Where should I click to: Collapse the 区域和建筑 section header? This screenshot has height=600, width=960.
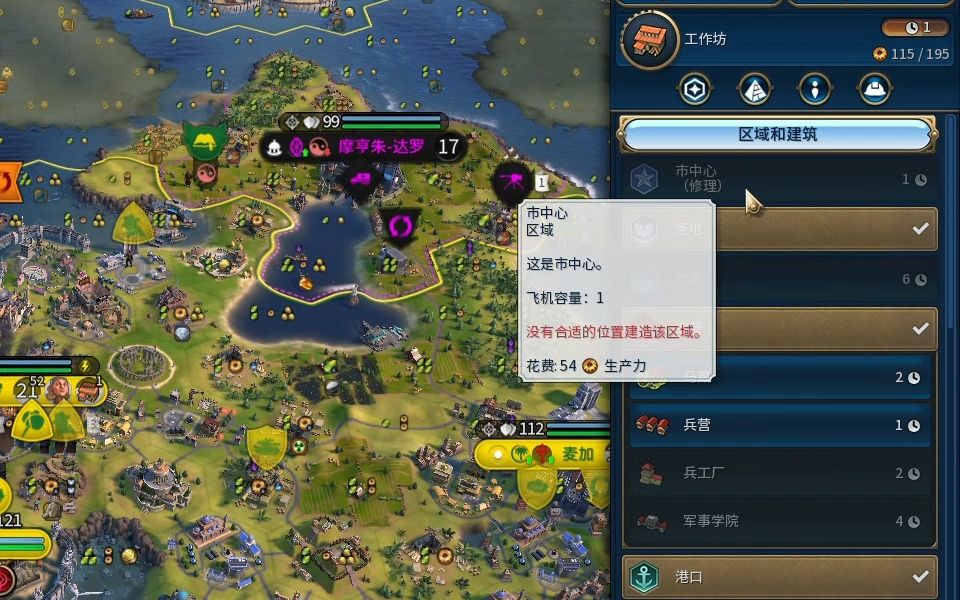pyautogui.click(x=777, y=134)
